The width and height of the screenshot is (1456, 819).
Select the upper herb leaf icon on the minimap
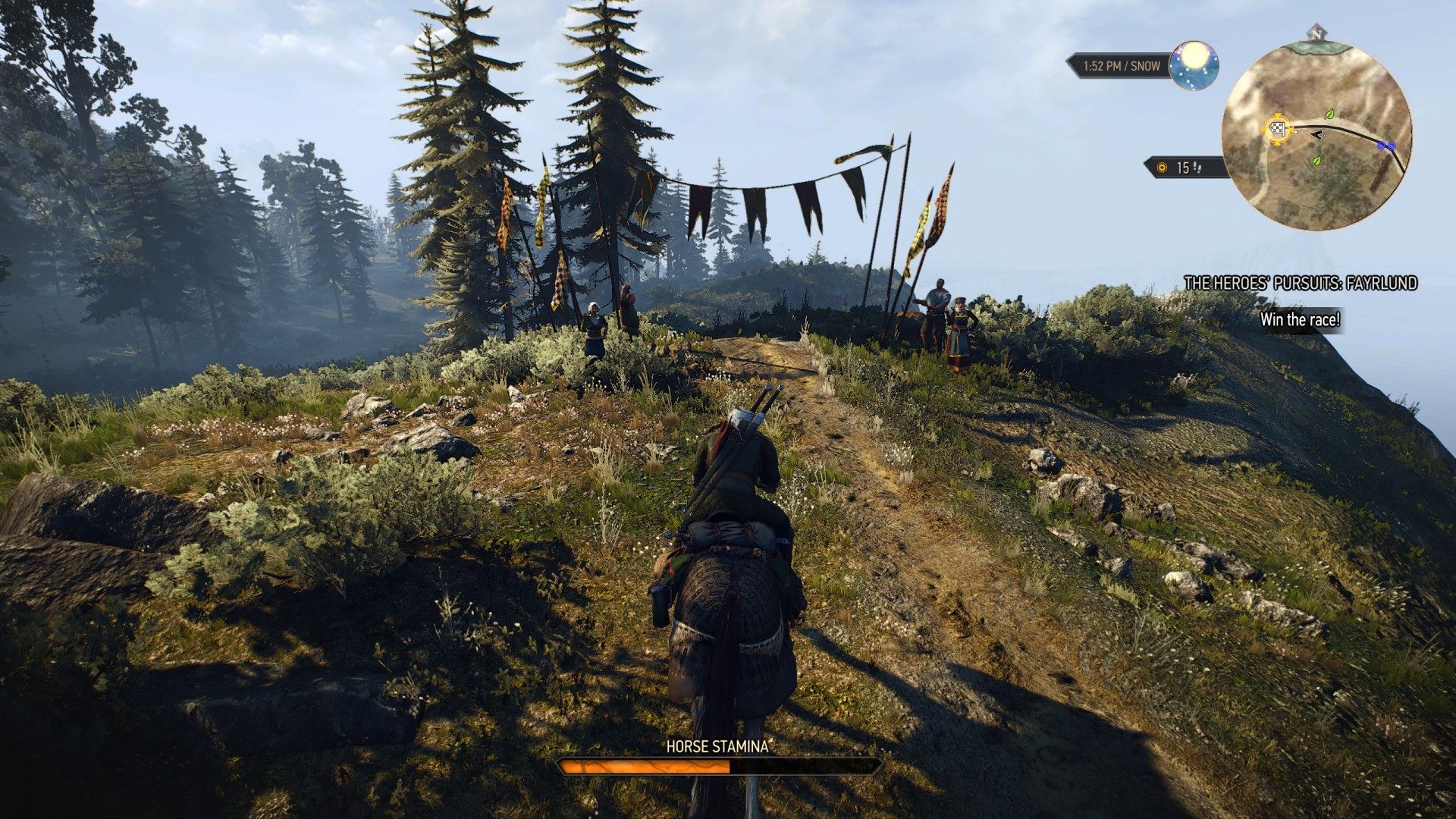pos(1329,115)
